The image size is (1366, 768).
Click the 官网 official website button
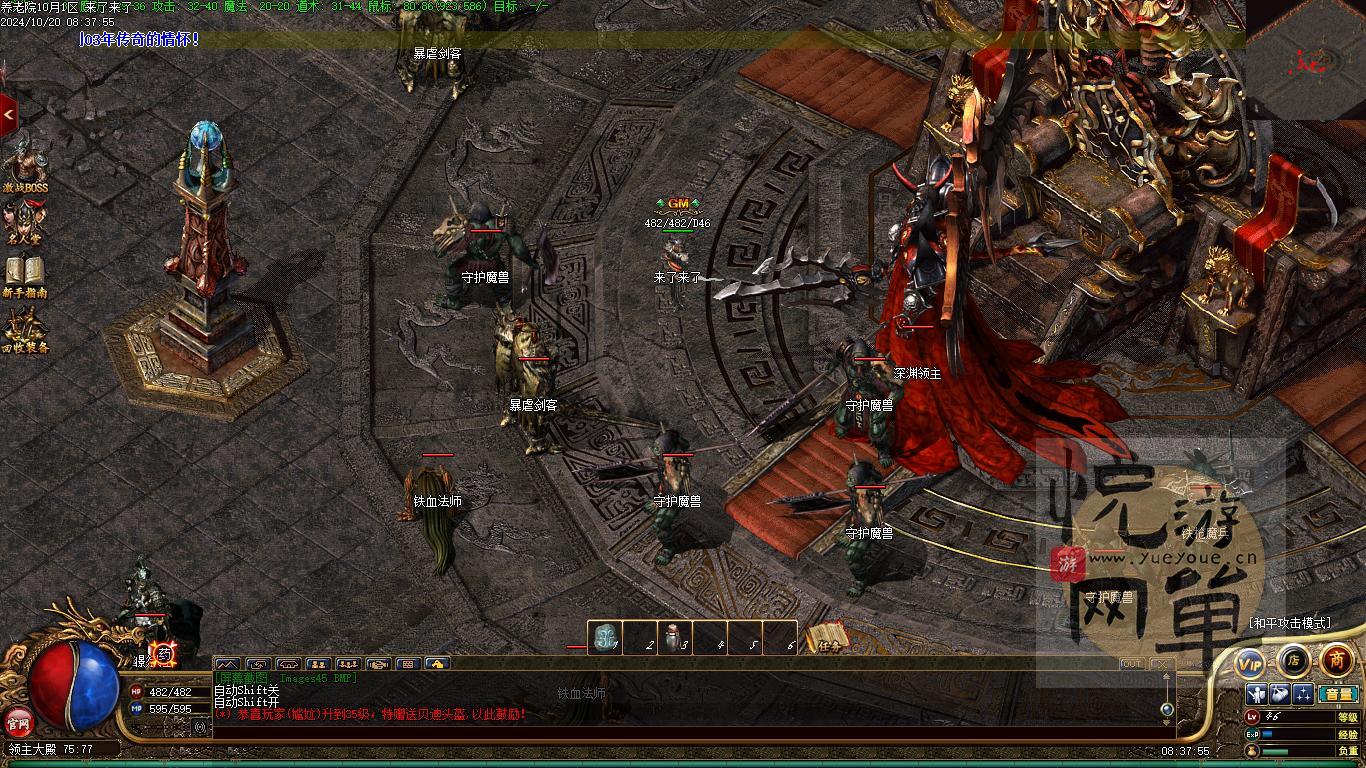tap(18, 721)
